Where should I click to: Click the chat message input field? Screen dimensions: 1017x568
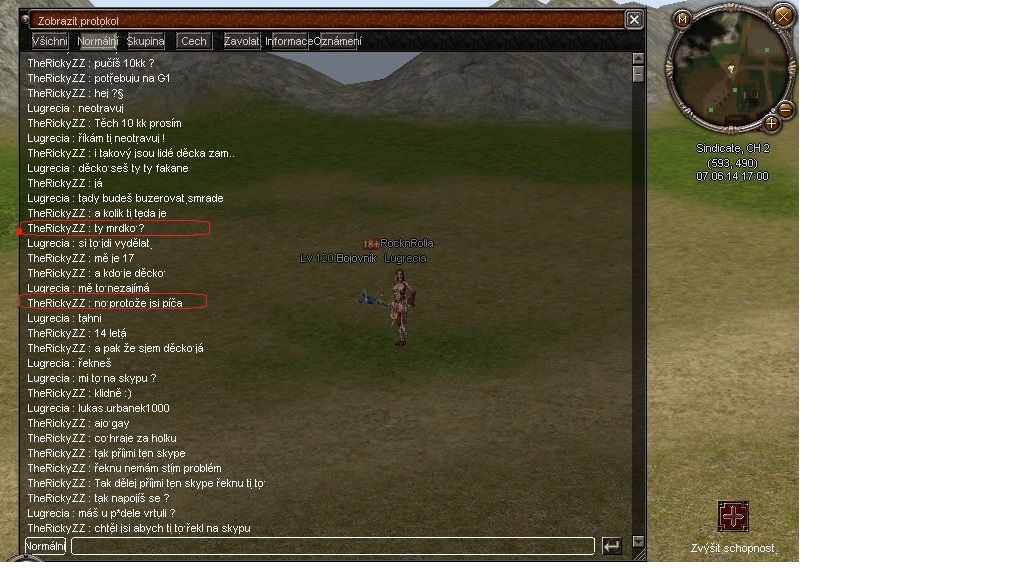pyautogui.click(x=332, y=546)
